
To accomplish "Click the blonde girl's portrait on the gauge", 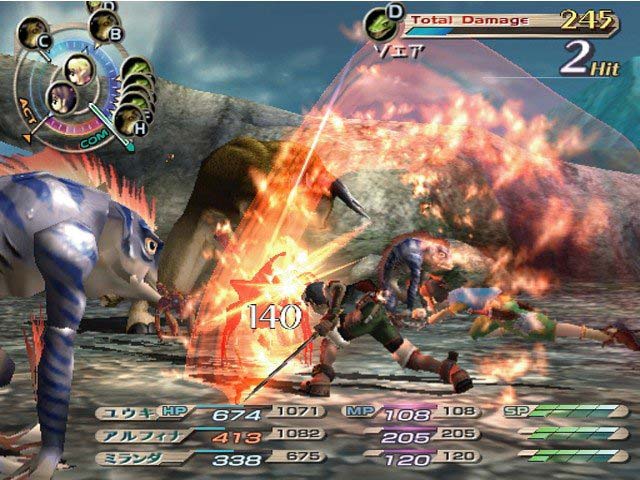I will click(x=80, y=69).
